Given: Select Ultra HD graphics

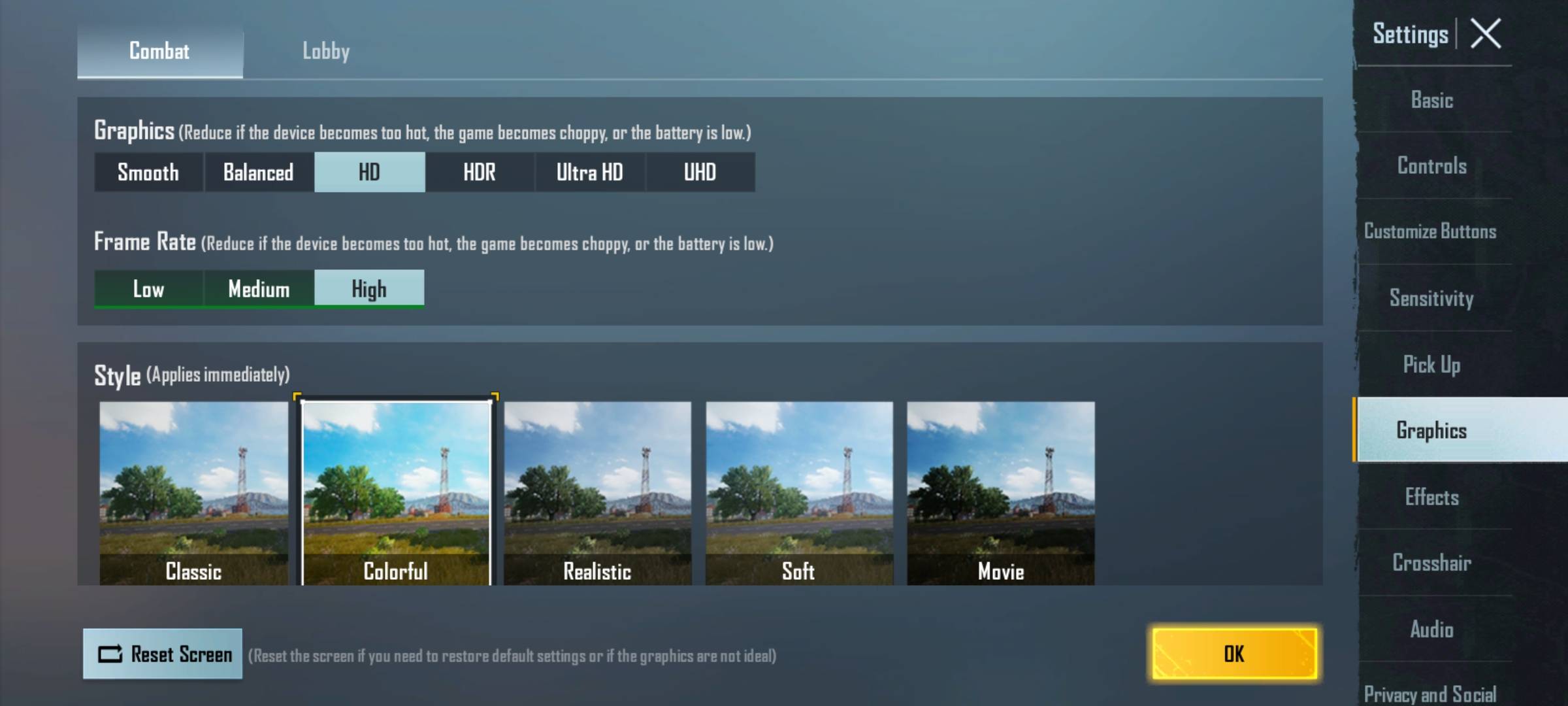Looking at the screenshot, I should click(x=589, y=173).
